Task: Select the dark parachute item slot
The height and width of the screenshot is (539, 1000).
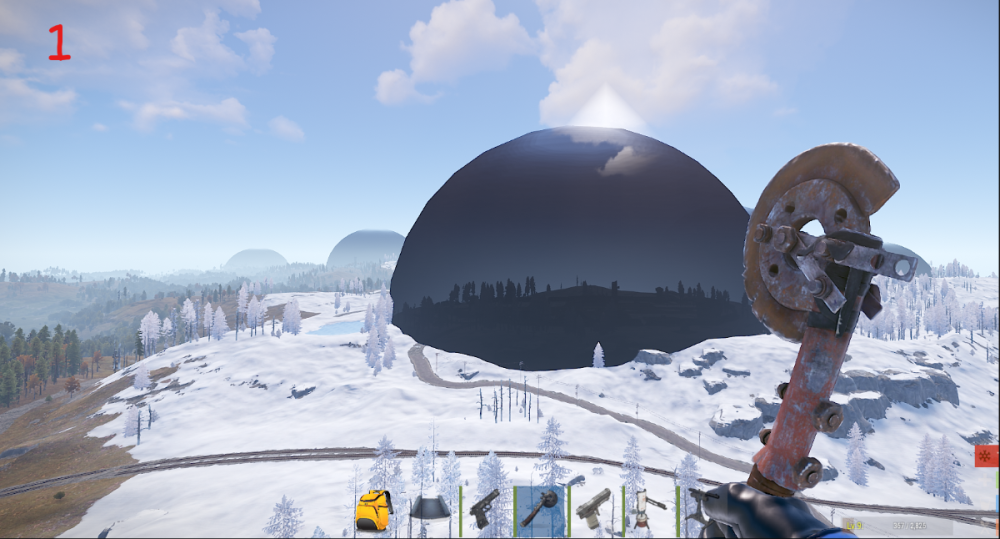Action: click(x=430, y=508)
